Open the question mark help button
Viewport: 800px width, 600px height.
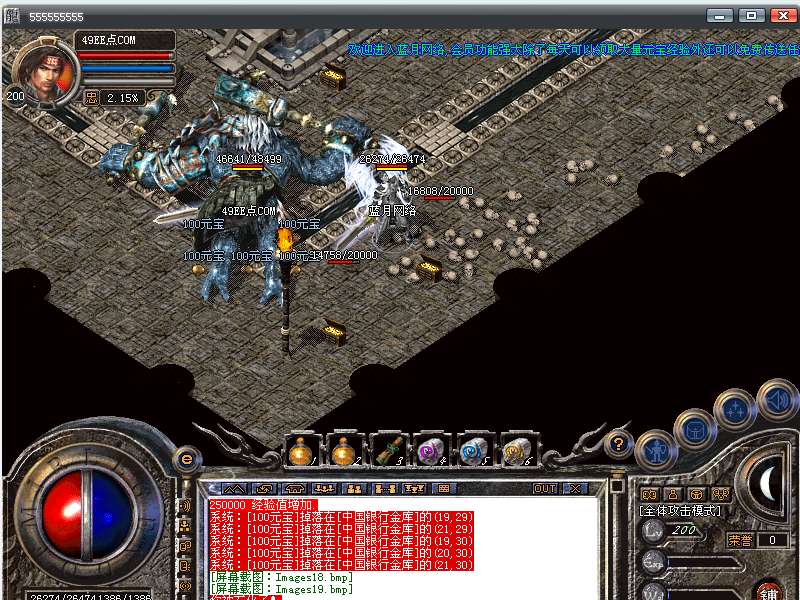(619, 443)
